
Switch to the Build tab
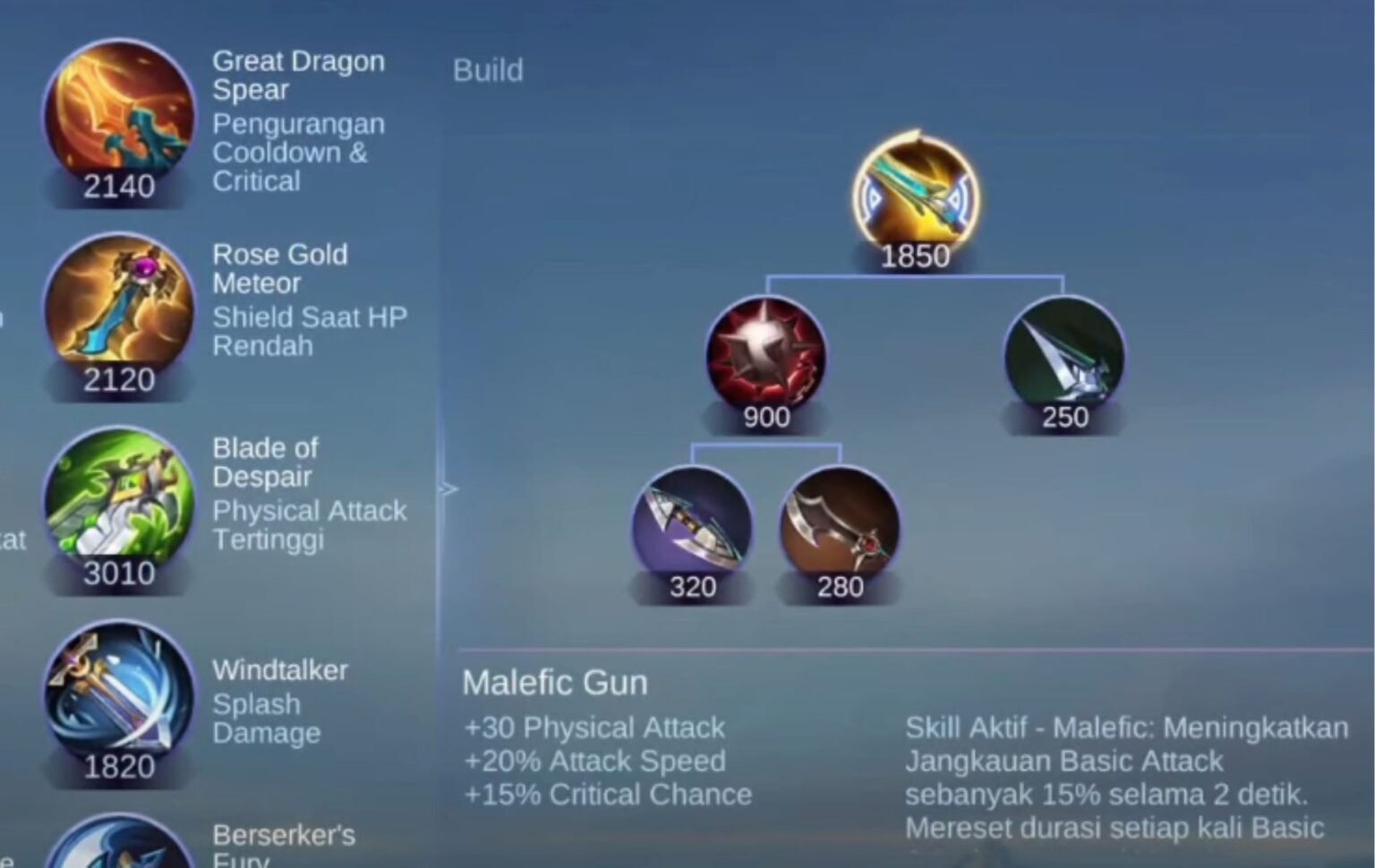[488, 70]
